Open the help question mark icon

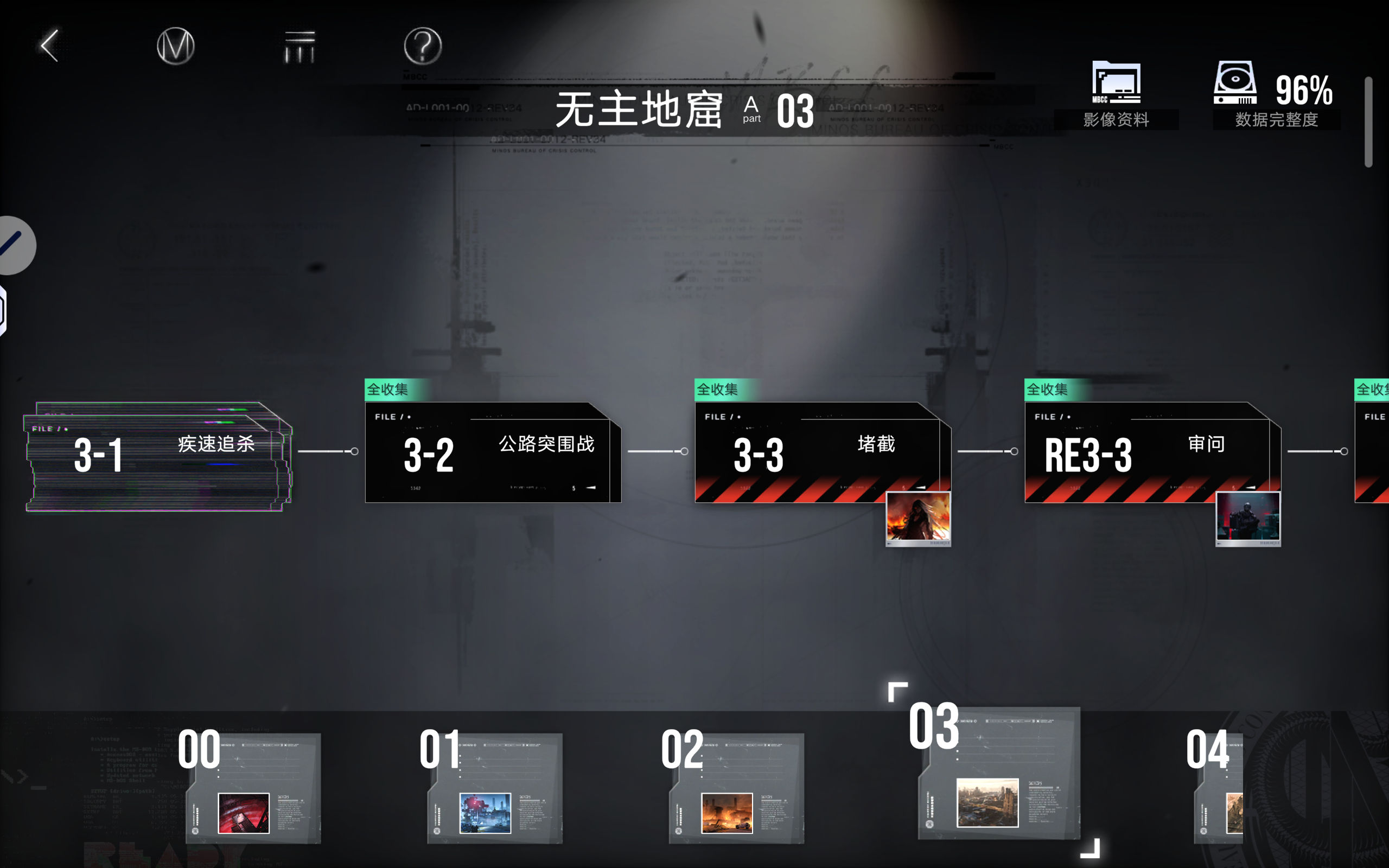point(422,46)
